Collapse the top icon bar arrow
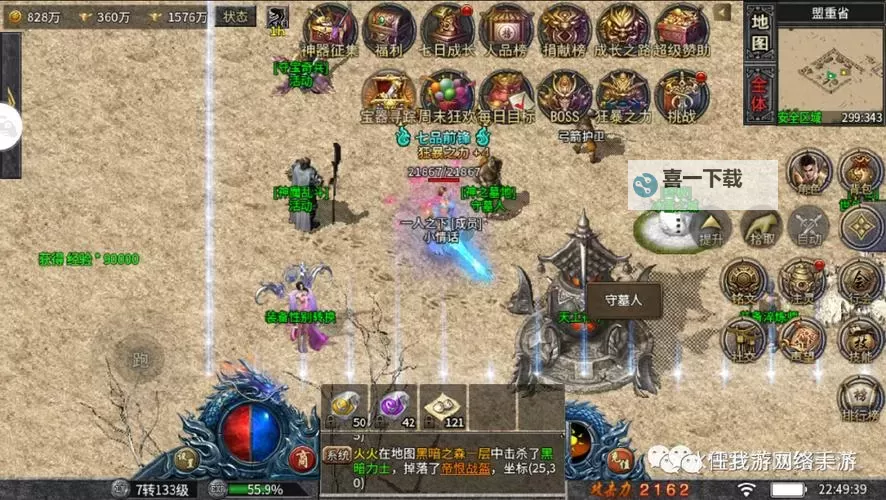The width and height of the screenshot is (886, 500). point(723,13)
